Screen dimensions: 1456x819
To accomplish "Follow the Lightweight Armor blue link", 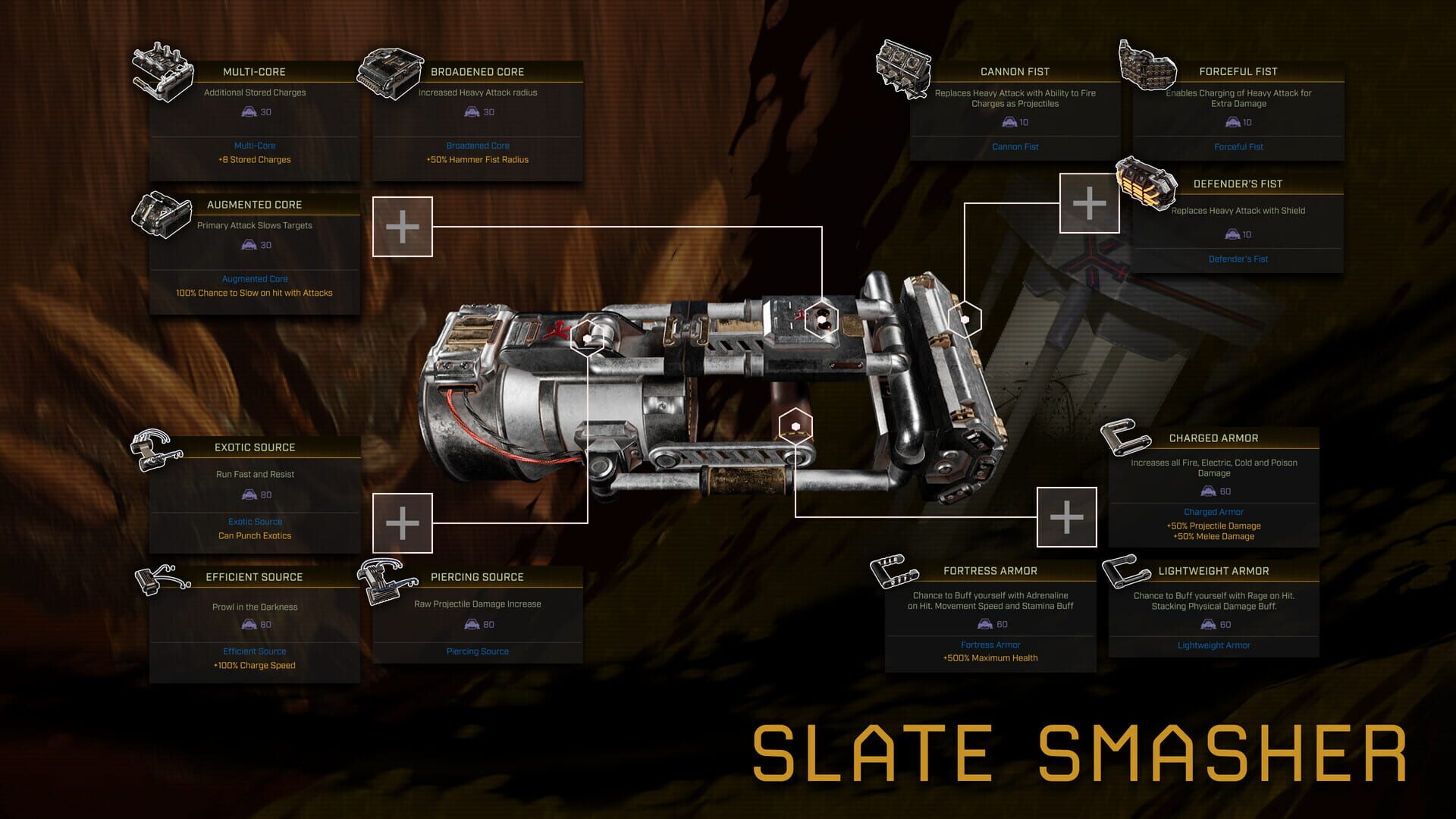I will pyautogui.click(x=1214, y=645).
